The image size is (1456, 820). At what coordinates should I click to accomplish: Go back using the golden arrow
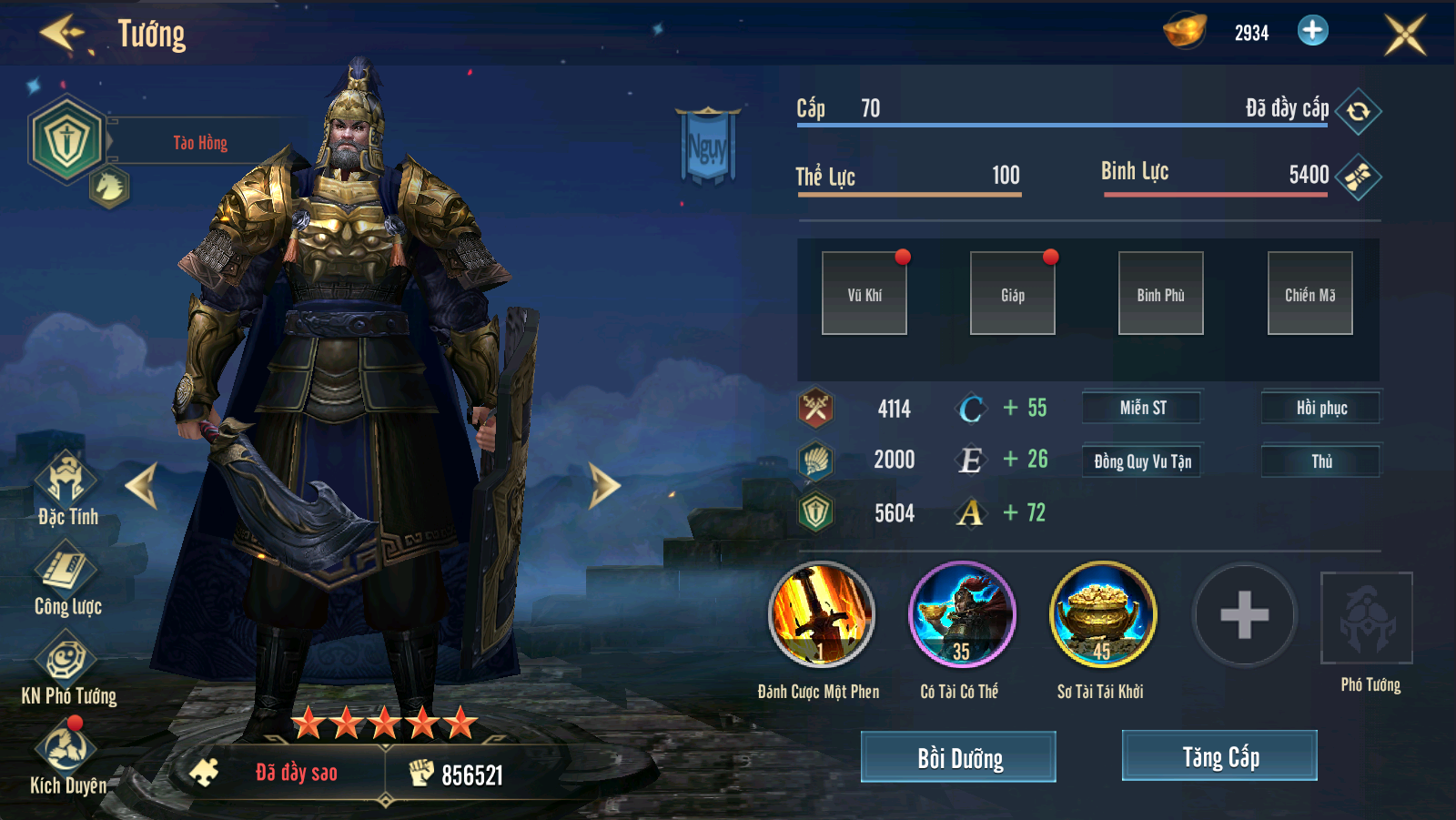(x=62, y=34)
